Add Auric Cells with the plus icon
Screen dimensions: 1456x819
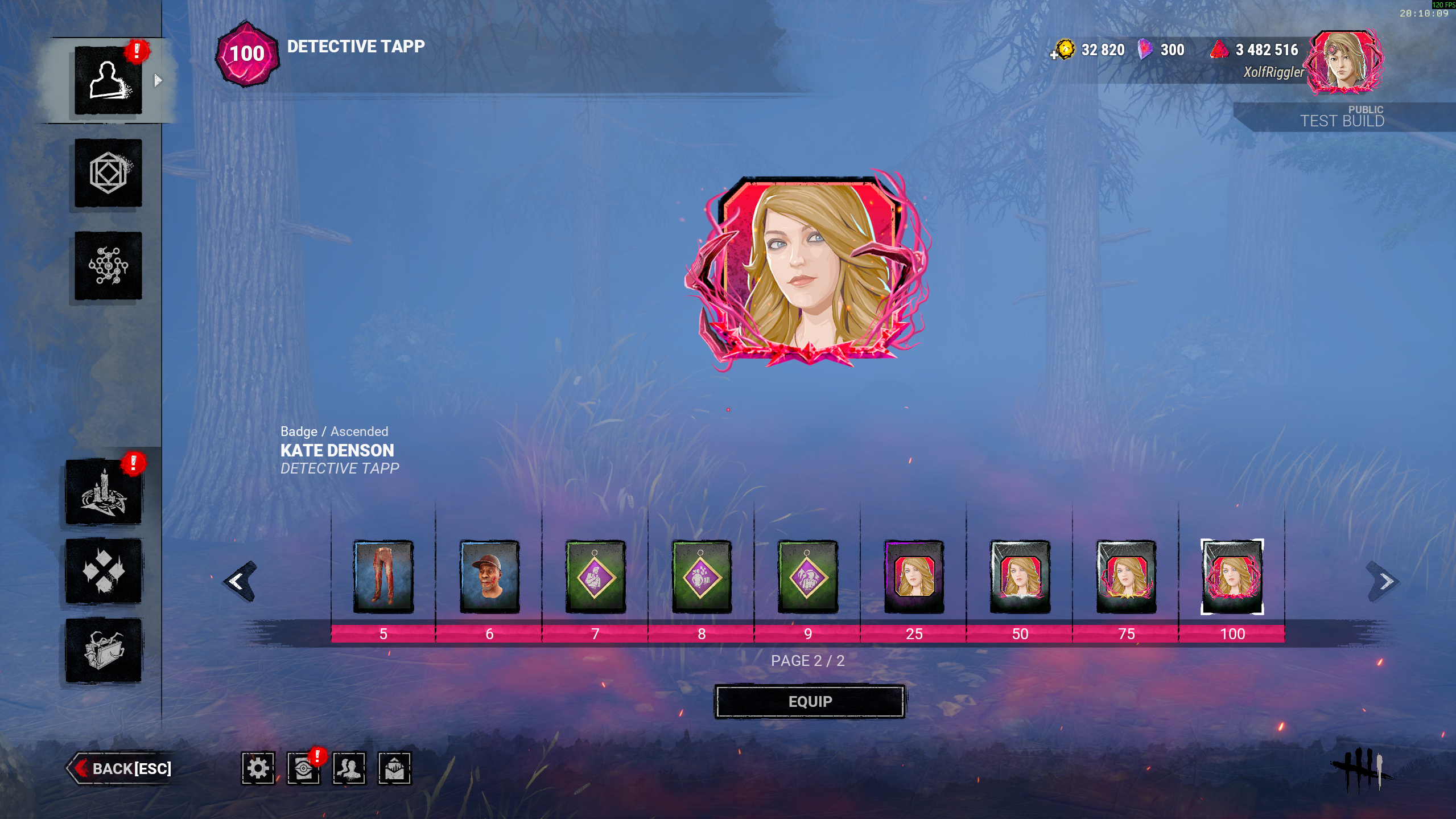(x=1054, y=55)
